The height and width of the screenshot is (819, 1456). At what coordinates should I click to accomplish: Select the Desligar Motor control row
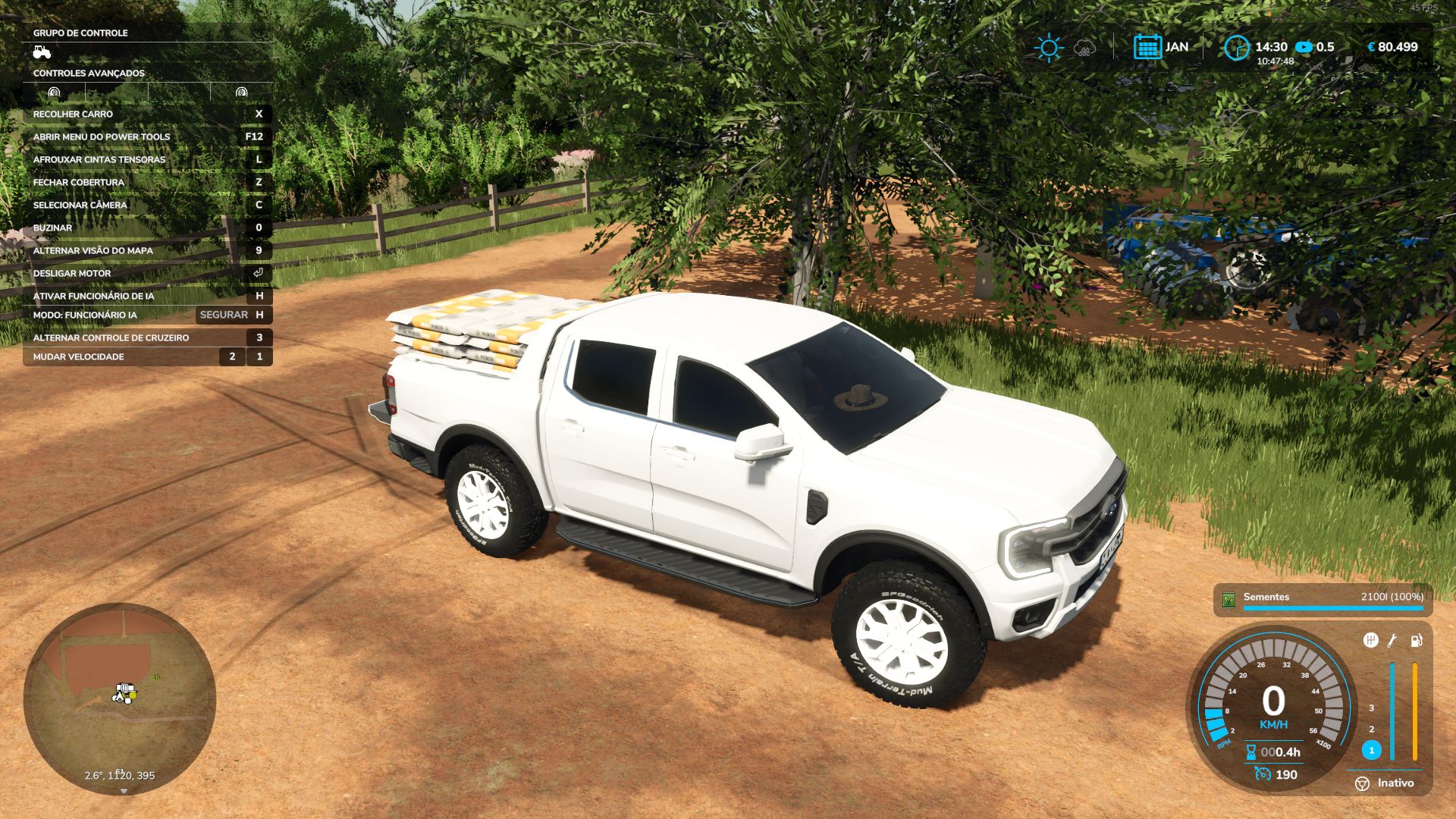(x=148, y=273)
